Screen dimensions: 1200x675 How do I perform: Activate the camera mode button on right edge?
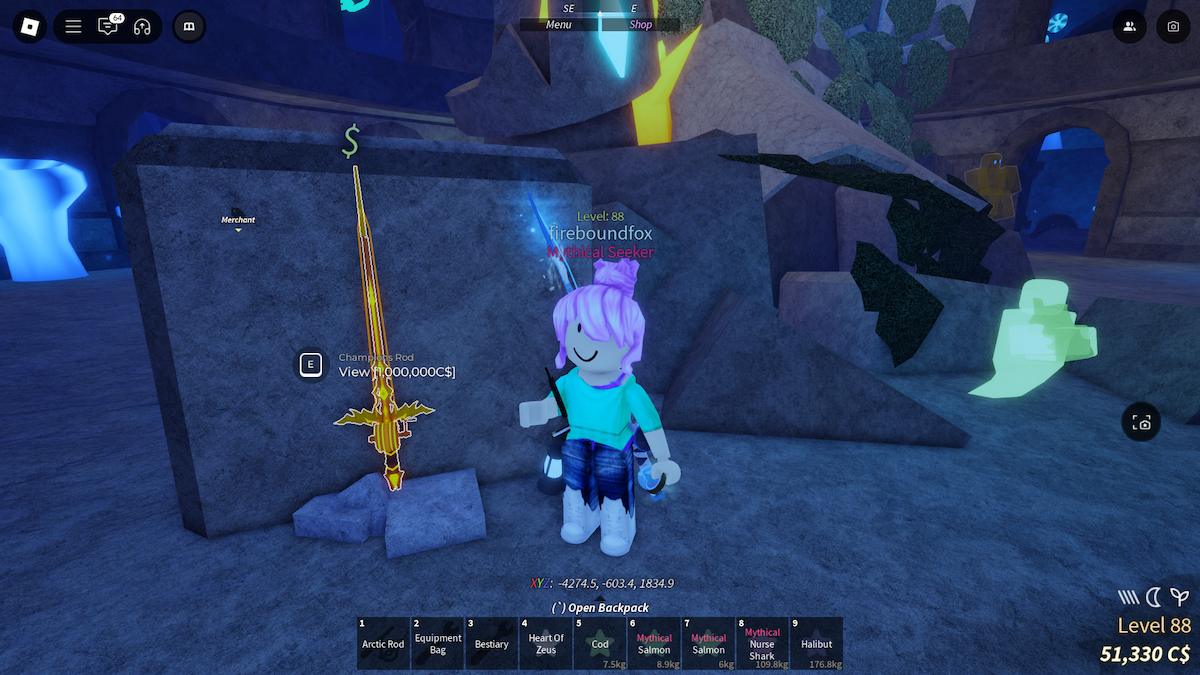pos(1141,423)
